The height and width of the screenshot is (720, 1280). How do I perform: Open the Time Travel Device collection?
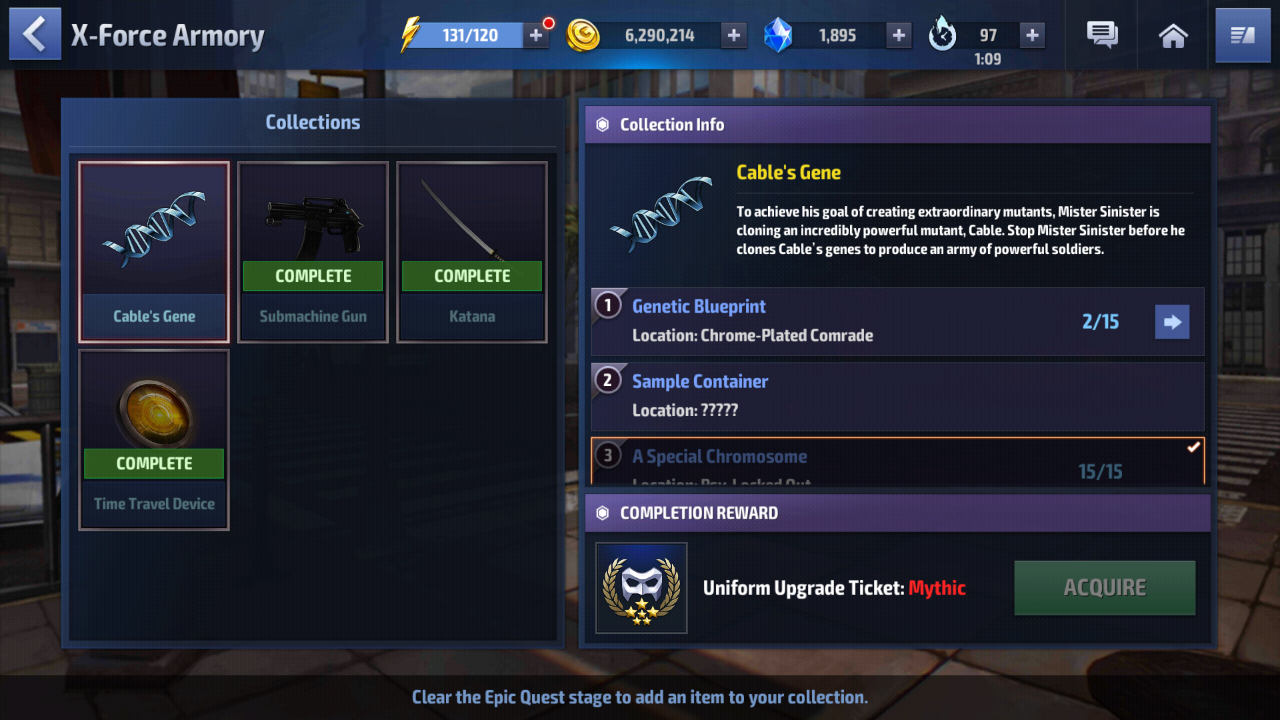(x=154, y=440)
